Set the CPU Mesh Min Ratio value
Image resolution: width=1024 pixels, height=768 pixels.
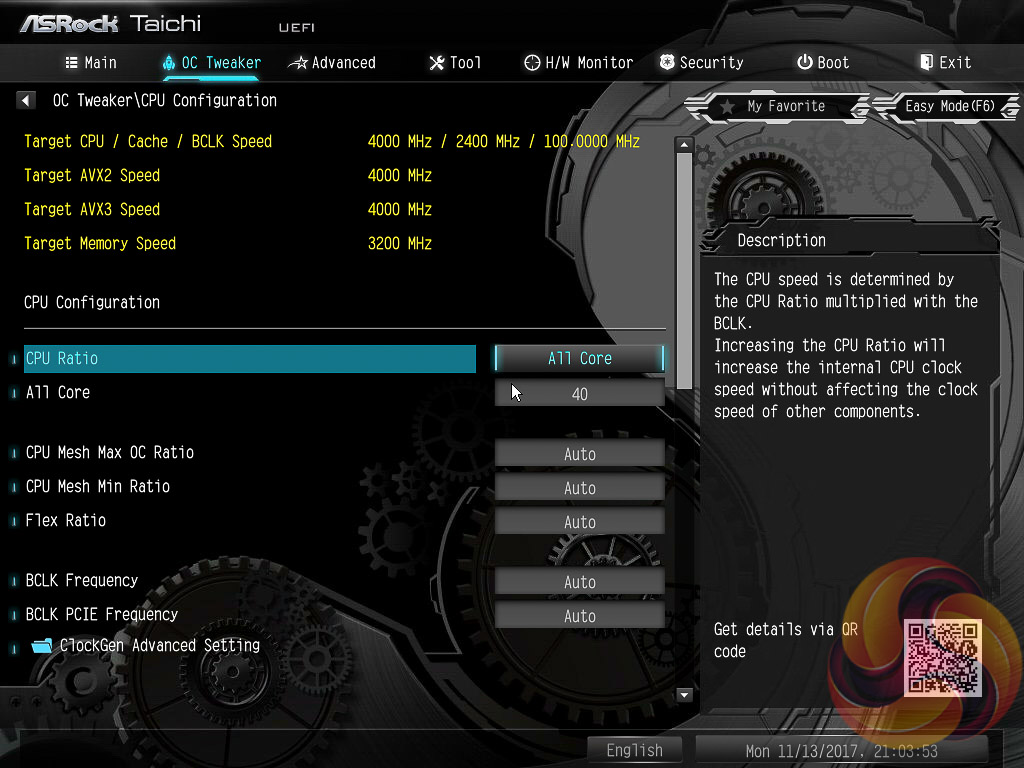point(579,487)
